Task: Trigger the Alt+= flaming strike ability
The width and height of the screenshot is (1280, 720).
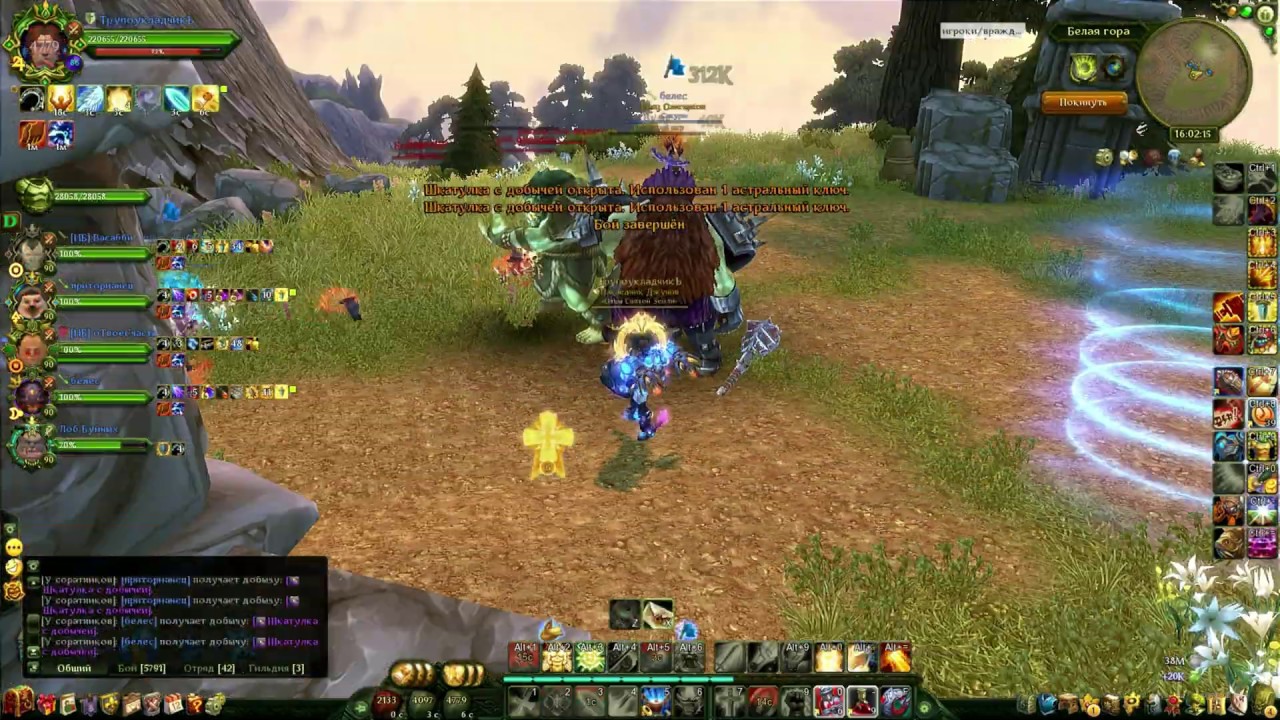Action: point(896,657)
